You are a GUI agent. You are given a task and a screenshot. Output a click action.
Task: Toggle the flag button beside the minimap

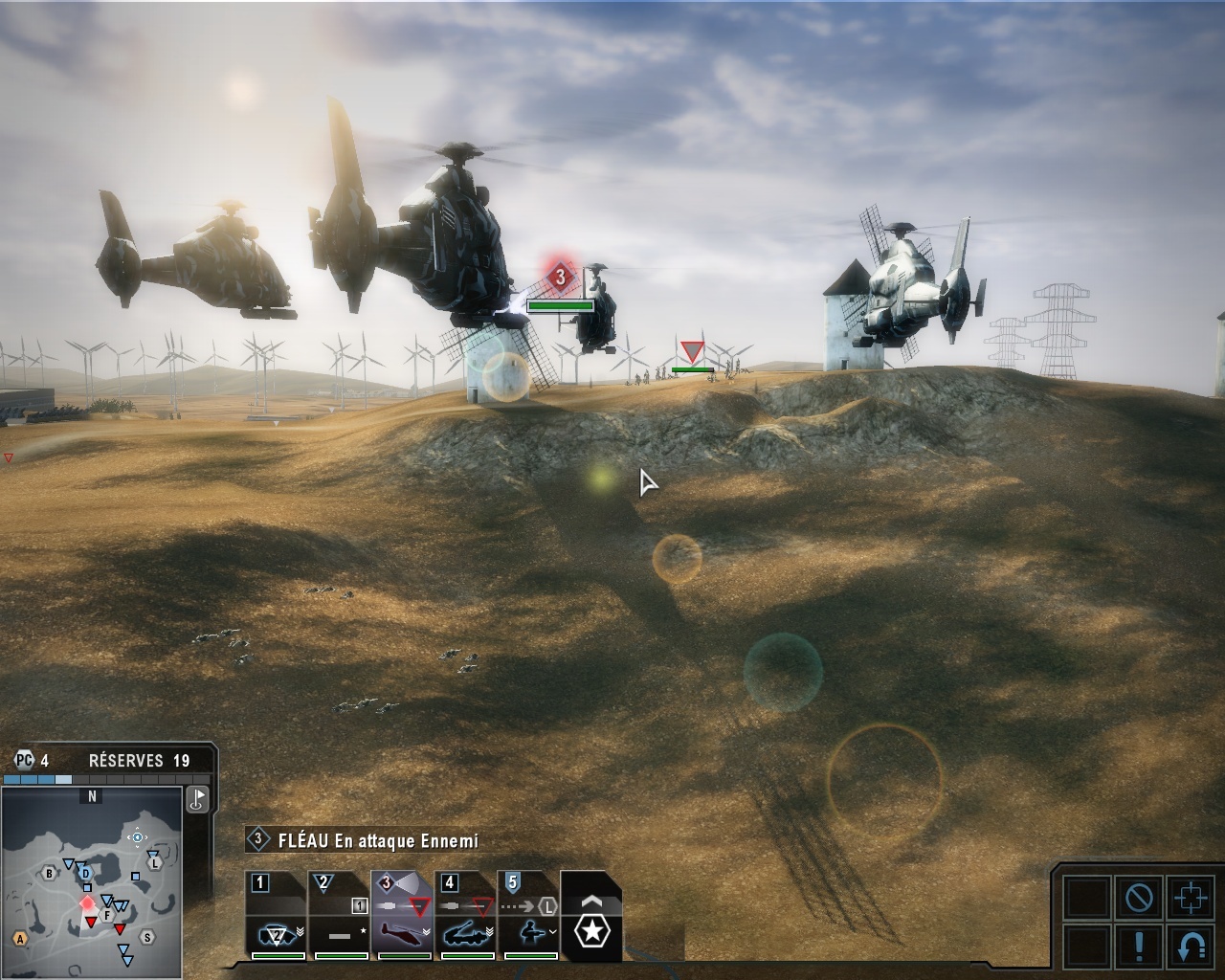pyautogui.click(x=198, y=798)
